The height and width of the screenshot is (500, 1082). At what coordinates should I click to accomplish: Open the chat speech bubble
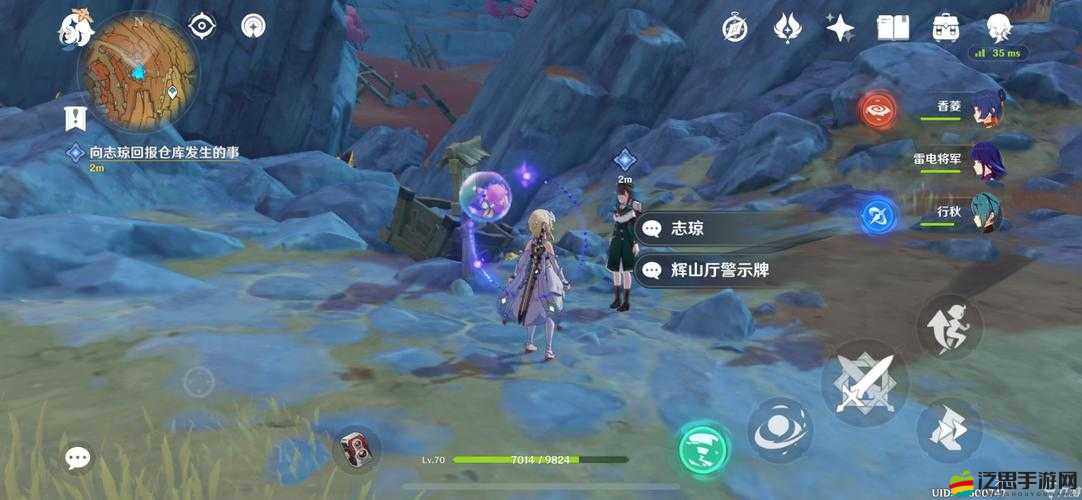point(78,458)
